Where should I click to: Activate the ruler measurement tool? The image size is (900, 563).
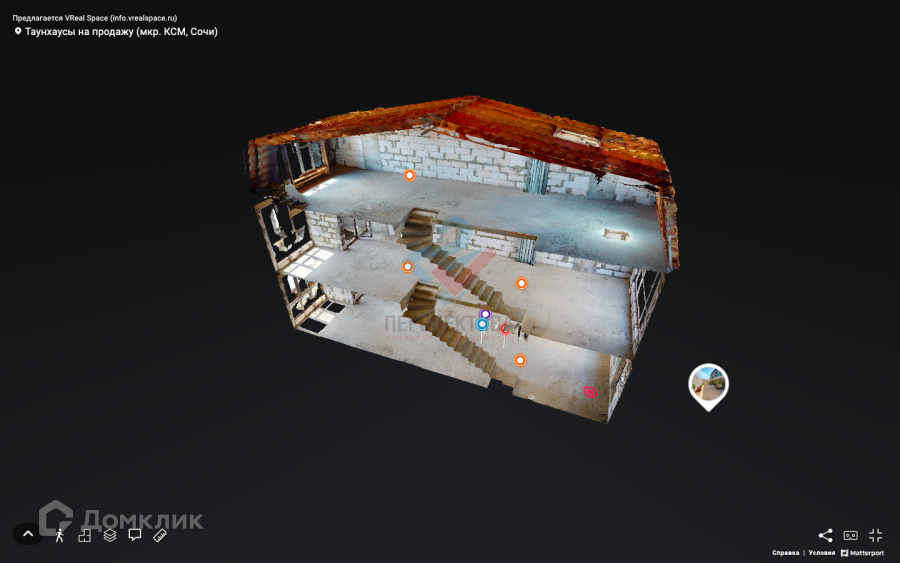[160, 535]
